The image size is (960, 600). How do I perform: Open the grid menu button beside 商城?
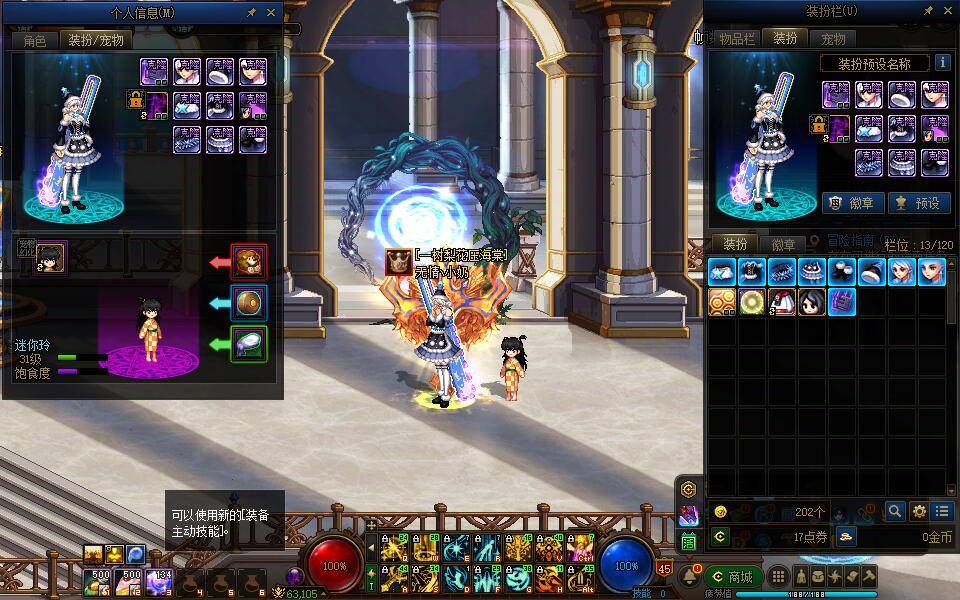pyautogui.click(x=776, y=577)
